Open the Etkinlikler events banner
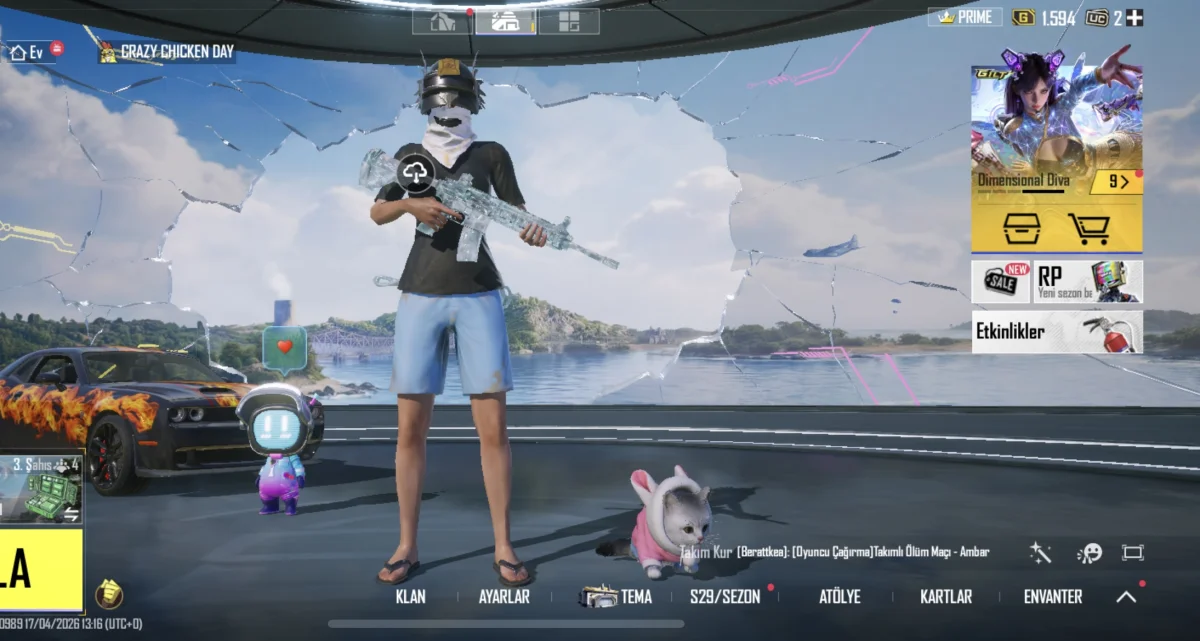The height and width of the screenshot is (641, 1200). [1057, 332]
